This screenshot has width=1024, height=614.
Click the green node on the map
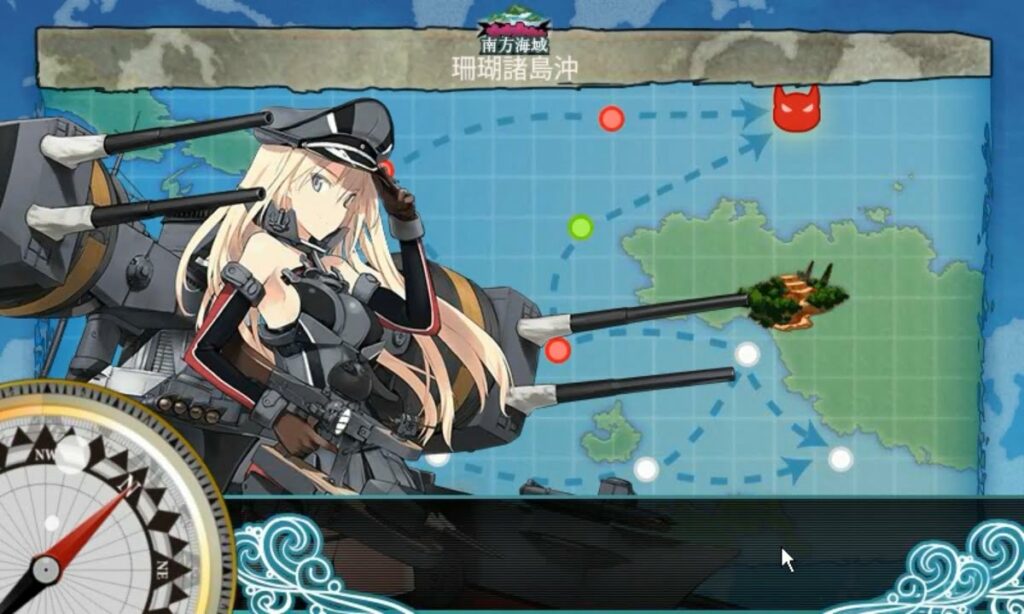pos(580,227)
